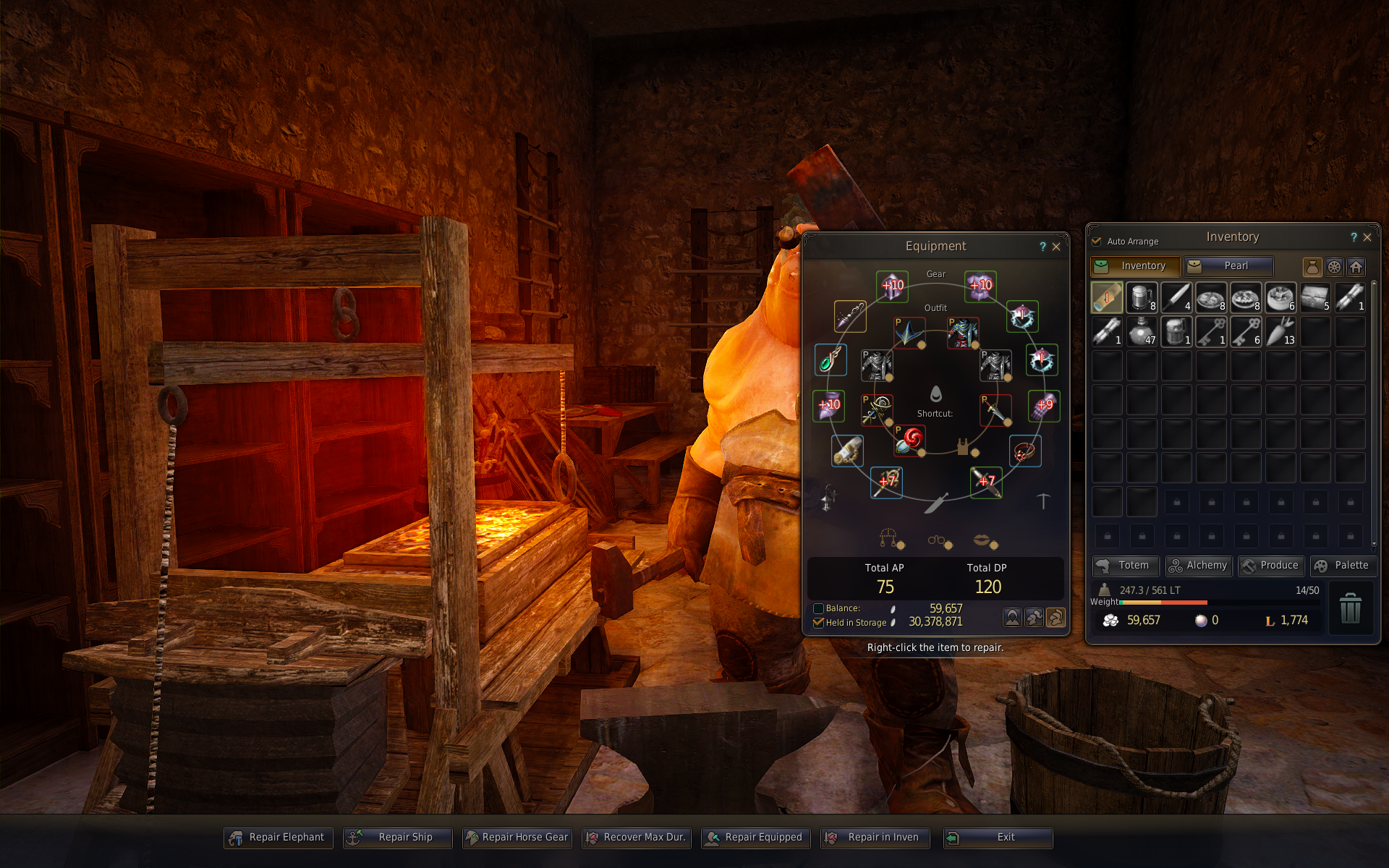
Task: Close the Inventory window
Action: click(1367, 237)
